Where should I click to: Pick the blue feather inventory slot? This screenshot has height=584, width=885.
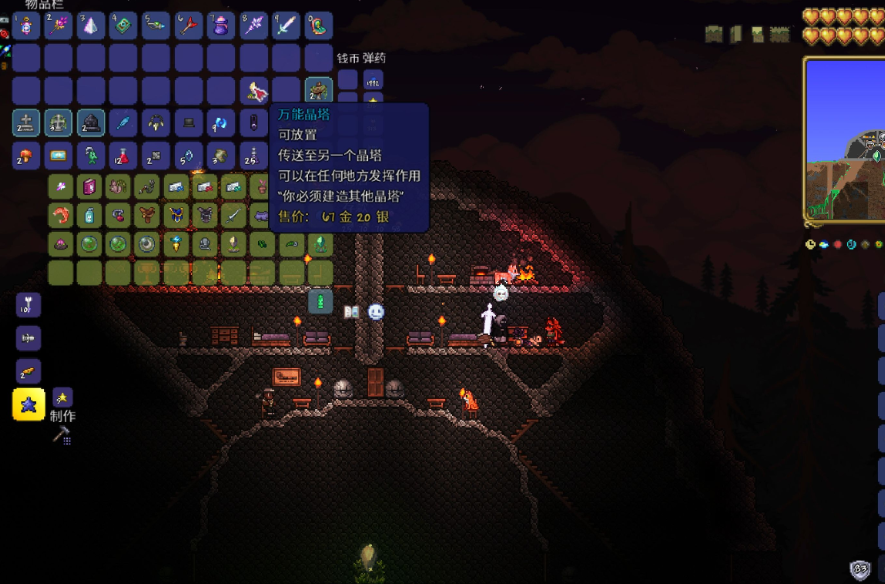point(123,123)
